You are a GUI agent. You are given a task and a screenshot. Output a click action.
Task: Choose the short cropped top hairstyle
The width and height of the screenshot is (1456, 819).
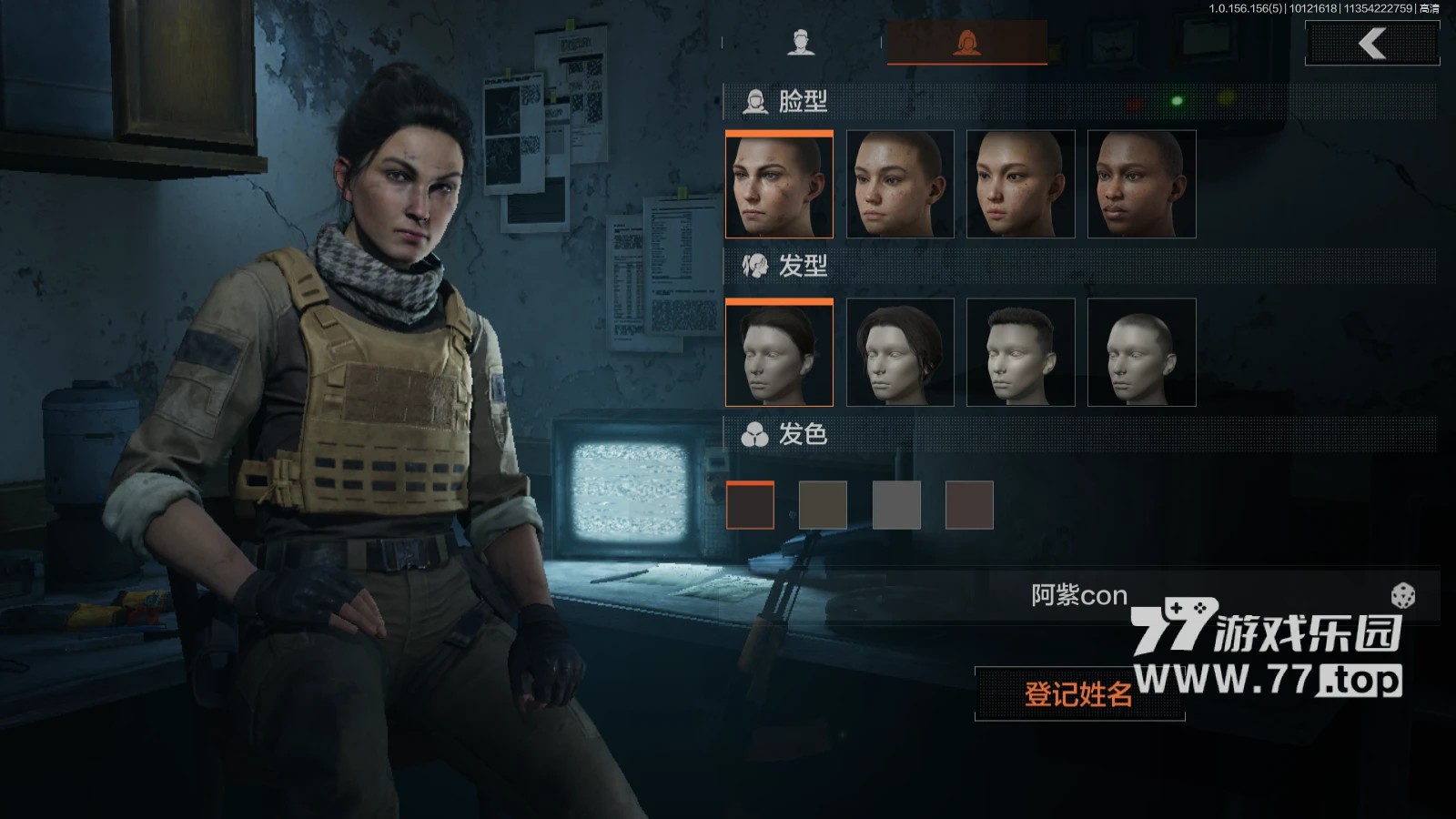[1020, 353]
